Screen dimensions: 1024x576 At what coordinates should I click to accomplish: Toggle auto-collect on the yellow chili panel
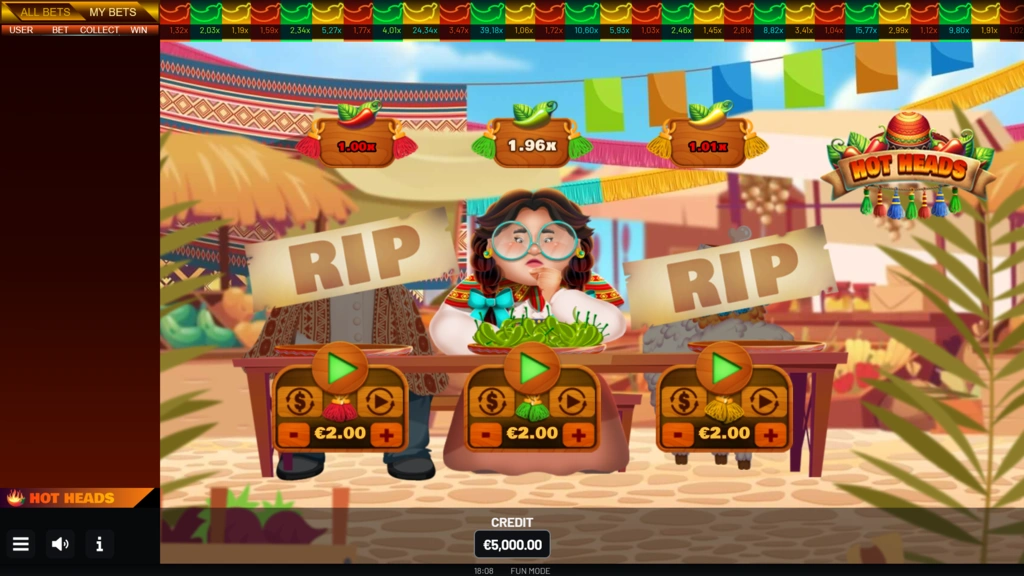click(683, 402)
